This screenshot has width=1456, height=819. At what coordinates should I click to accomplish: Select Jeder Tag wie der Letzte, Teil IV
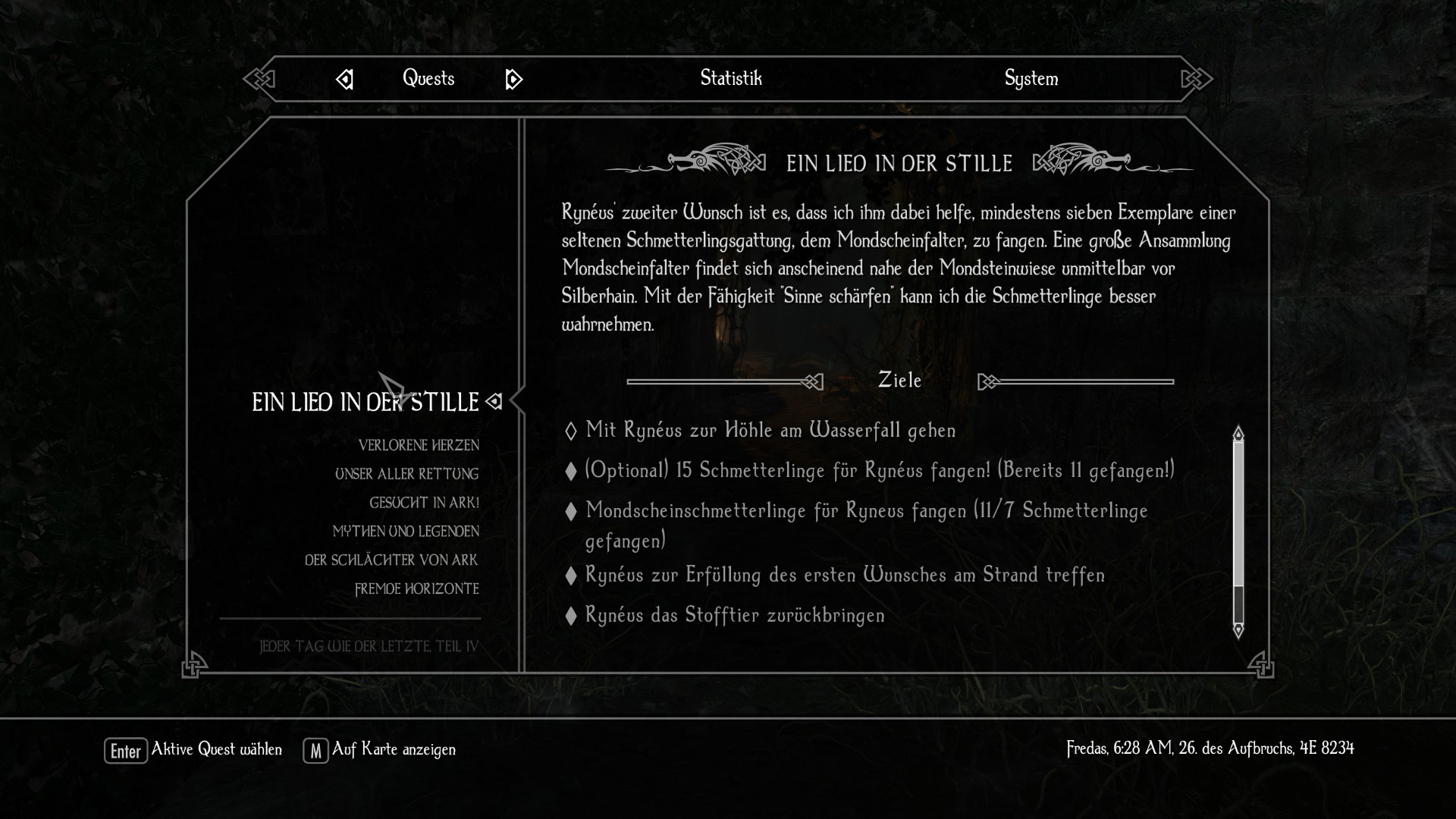click(x=369, y=647)
